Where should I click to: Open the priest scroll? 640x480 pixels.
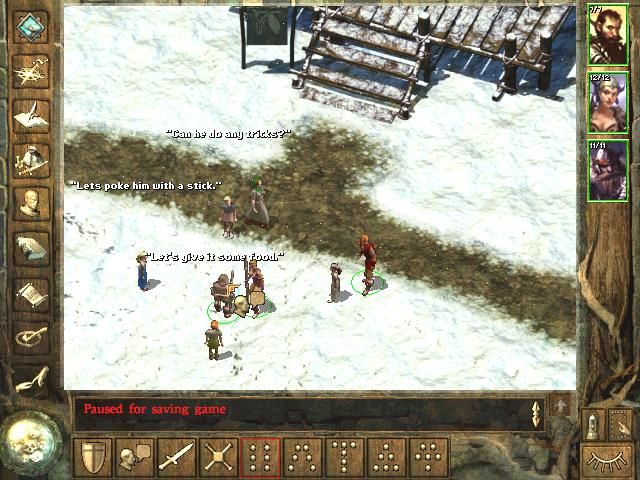(32, 292)
